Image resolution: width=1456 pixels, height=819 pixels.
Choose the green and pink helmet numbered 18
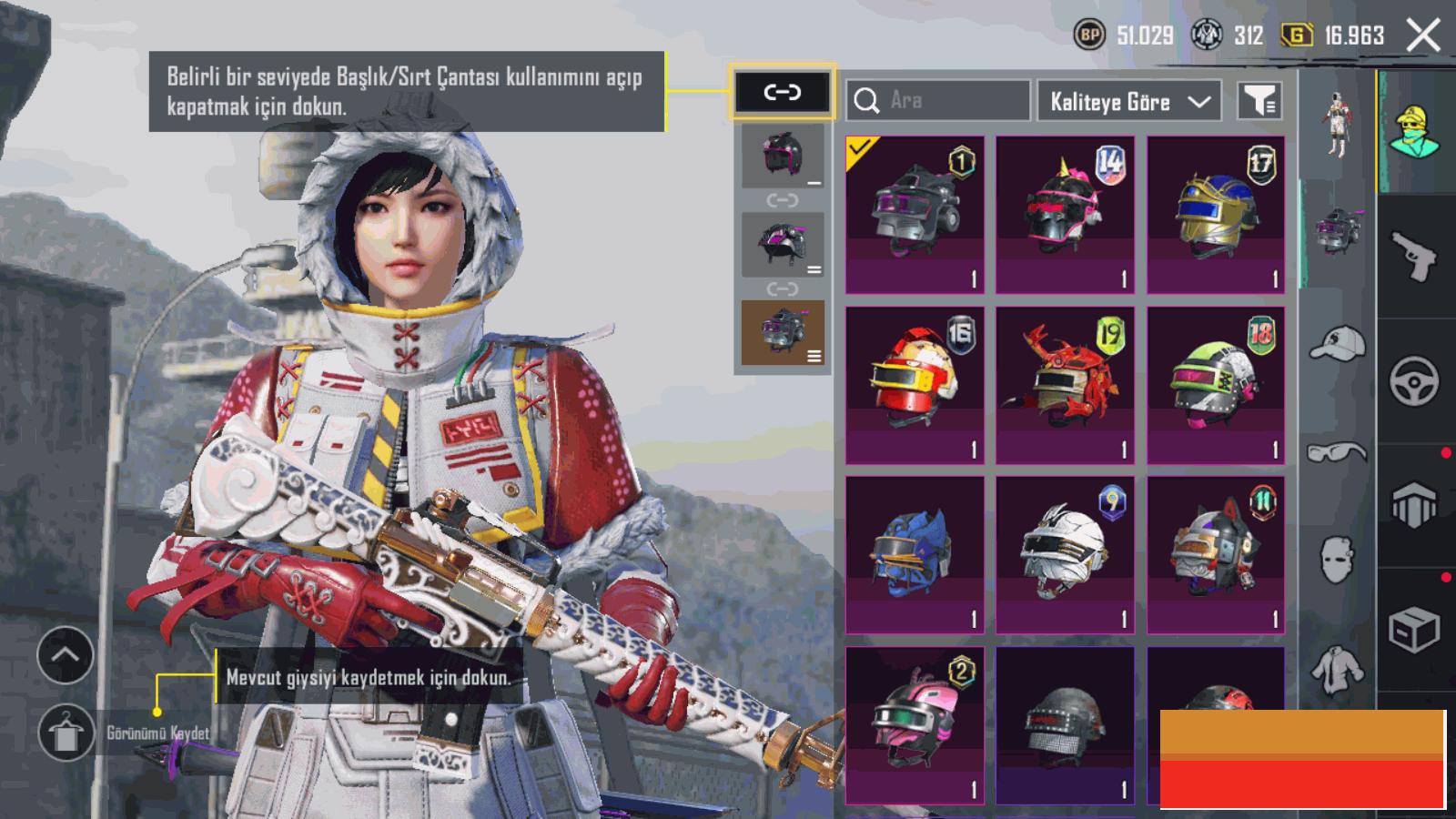(x=1216, y=385)
